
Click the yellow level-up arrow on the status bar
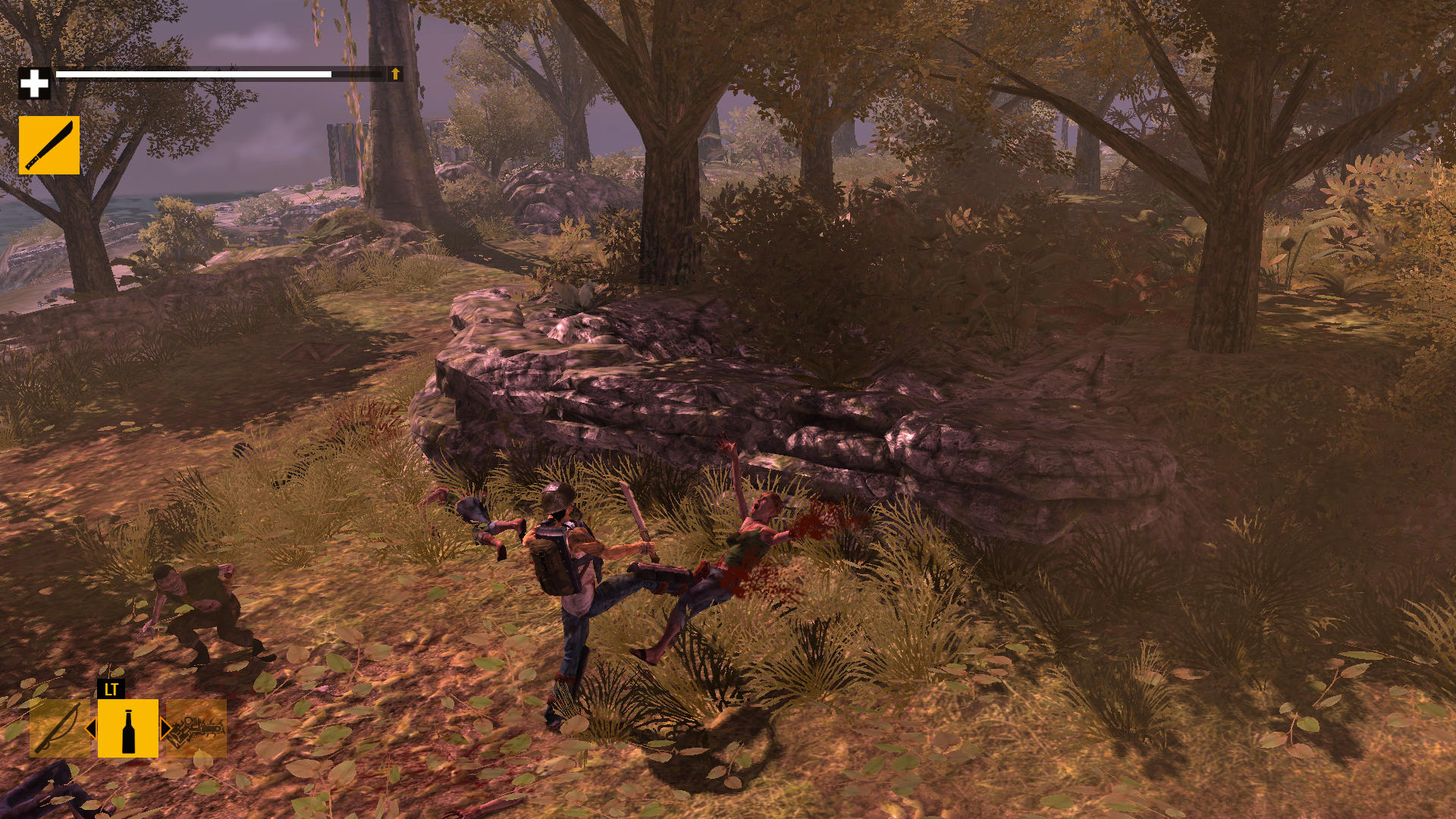394,75
